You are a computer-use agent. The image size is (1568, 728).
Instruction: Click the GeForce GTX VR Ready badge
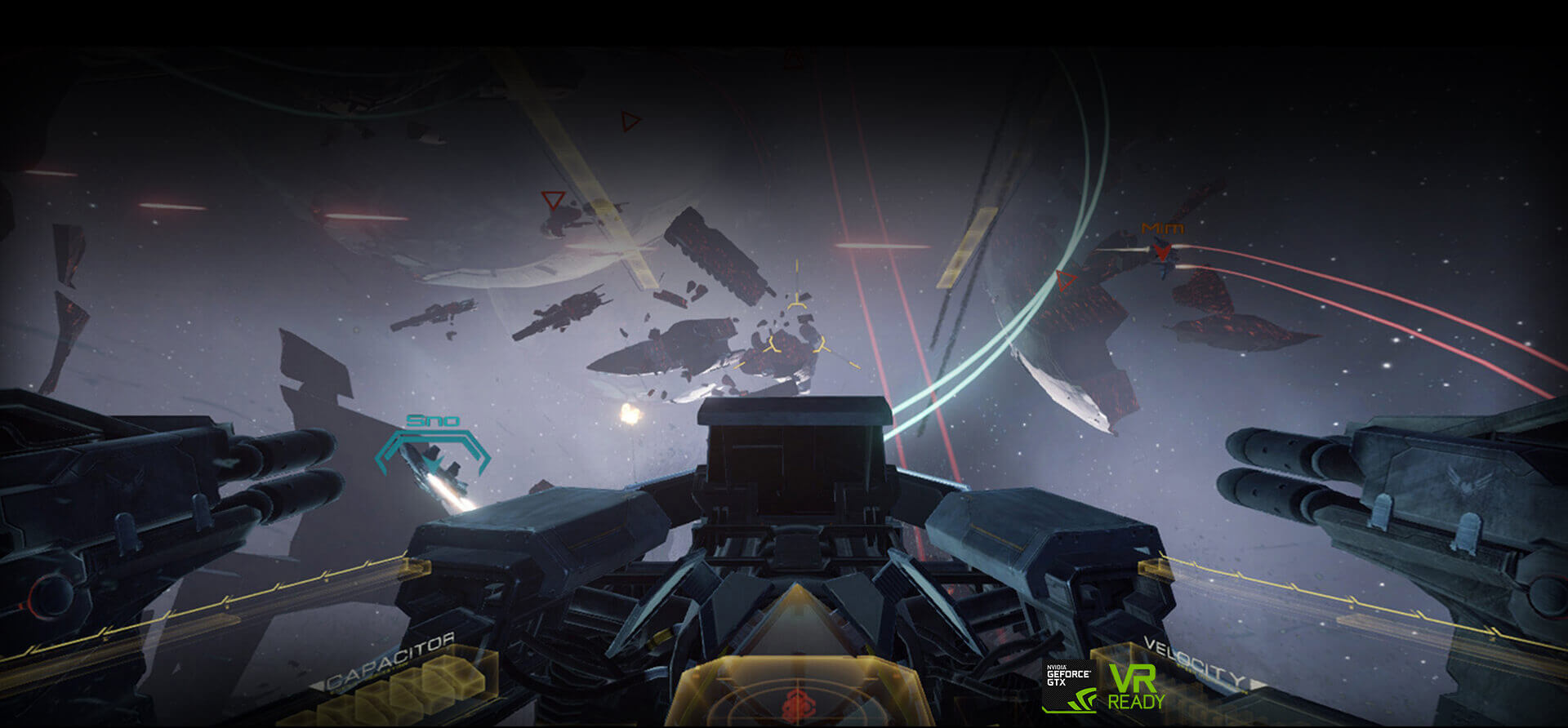coord(1104,686)
